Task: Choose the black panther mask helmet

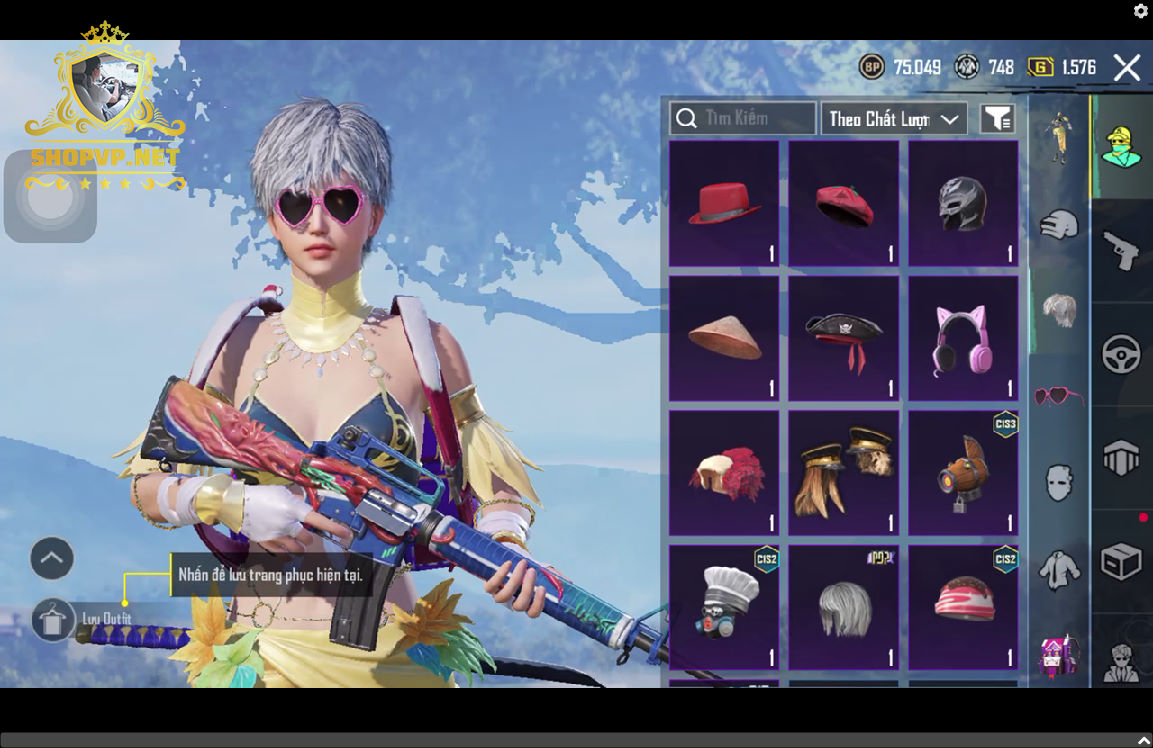Action: [963, 204]
